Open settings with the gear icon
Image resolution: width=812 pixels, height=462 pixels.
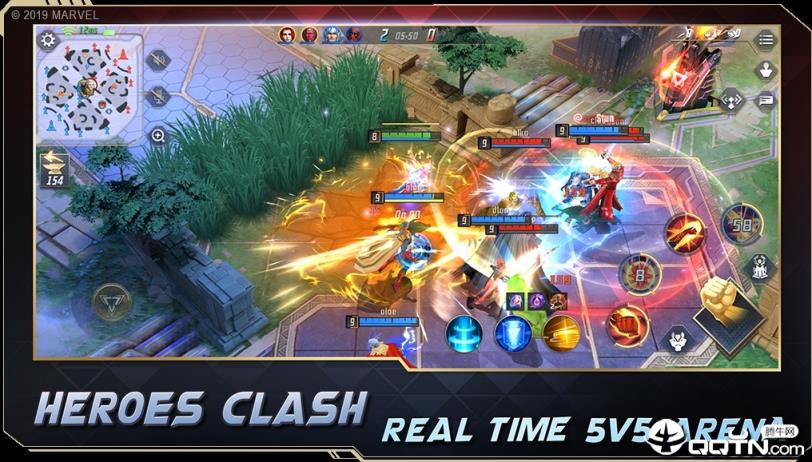coord(48,40)
